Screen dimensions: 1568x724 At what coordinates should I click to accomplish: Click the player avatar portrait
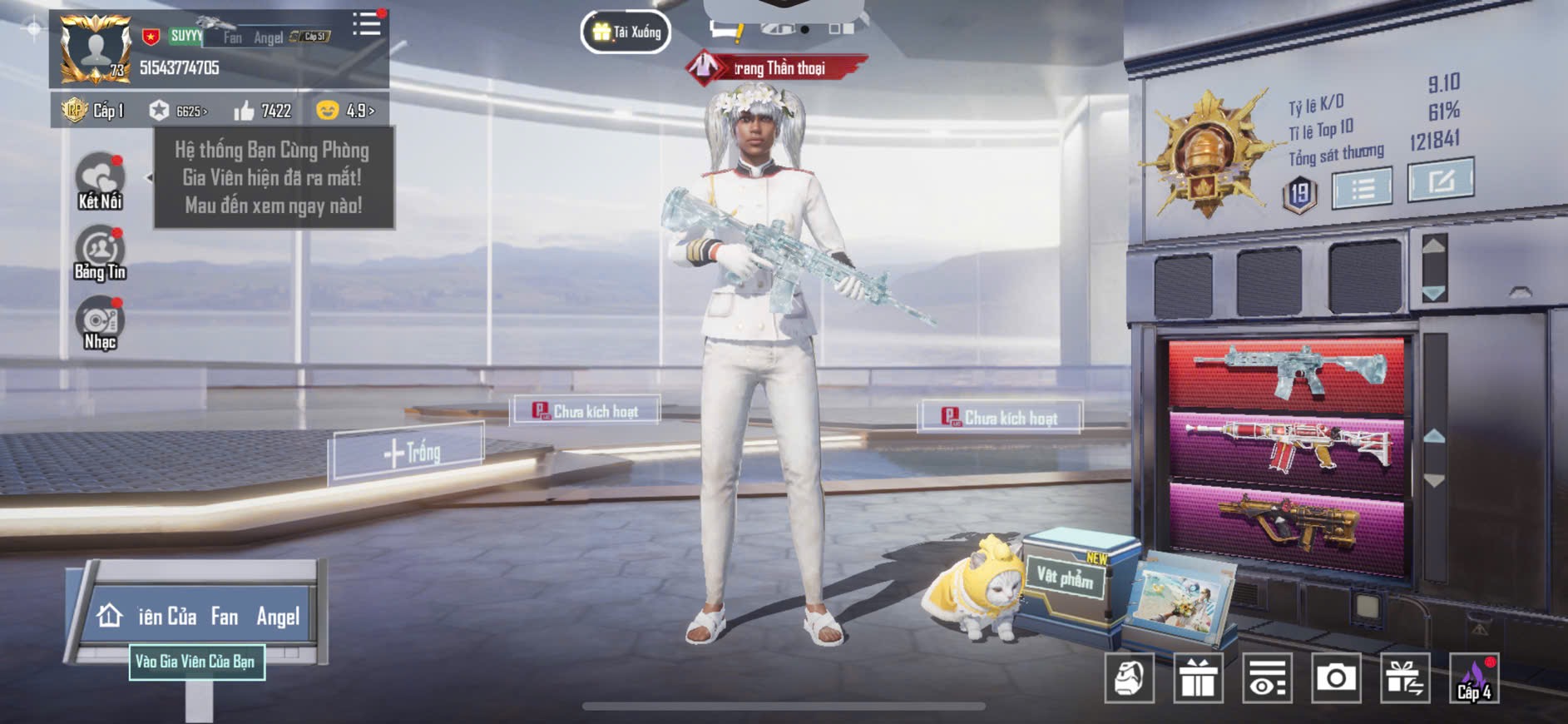point(96,49)
